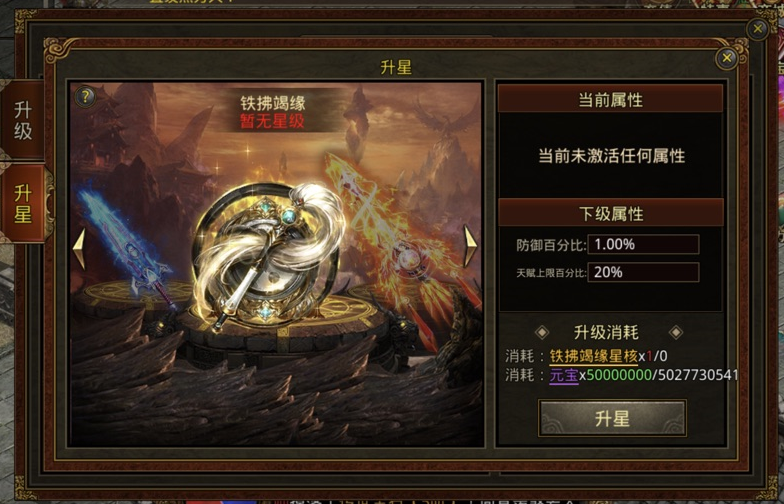Show the previous weapon with left arrow

tap(79, 247)
